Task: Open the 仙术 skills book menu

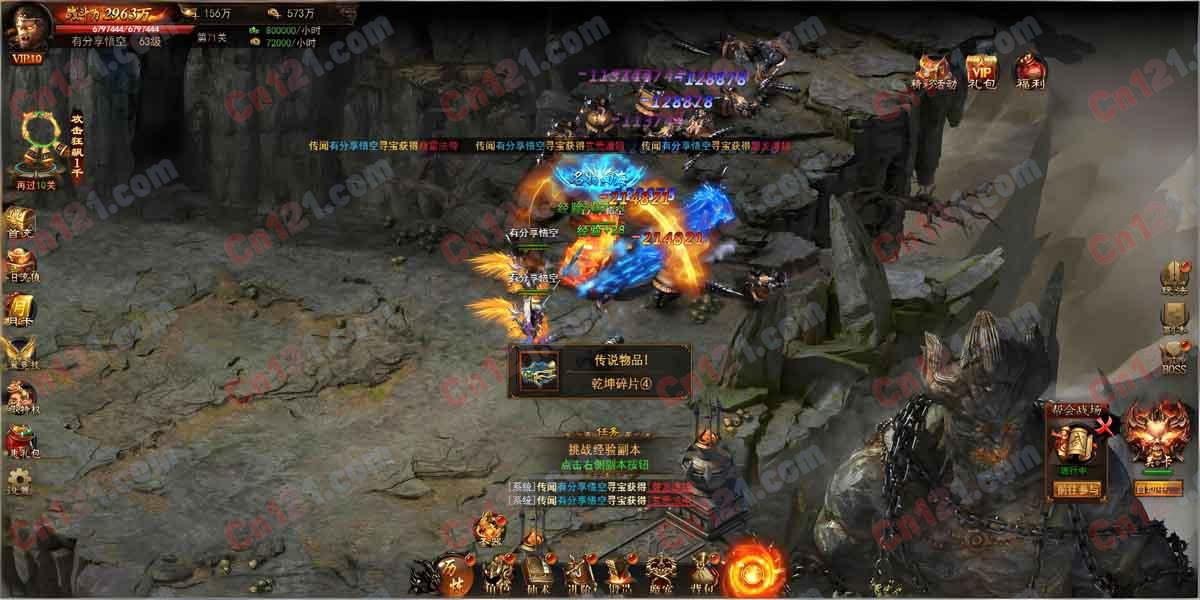Action: pos(540,573)
